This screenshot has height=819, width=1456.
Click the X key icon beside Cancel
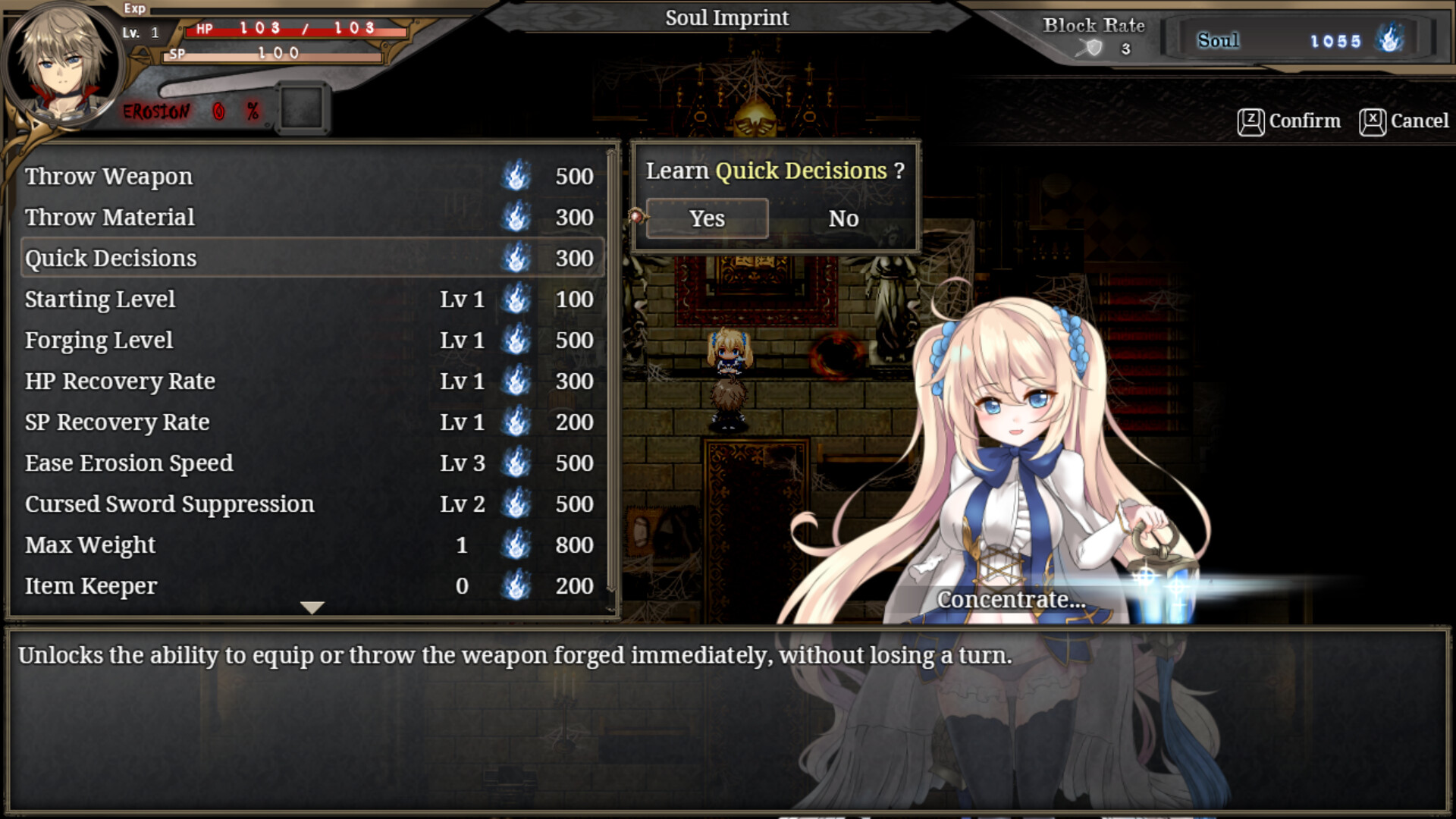(1373, 121)
